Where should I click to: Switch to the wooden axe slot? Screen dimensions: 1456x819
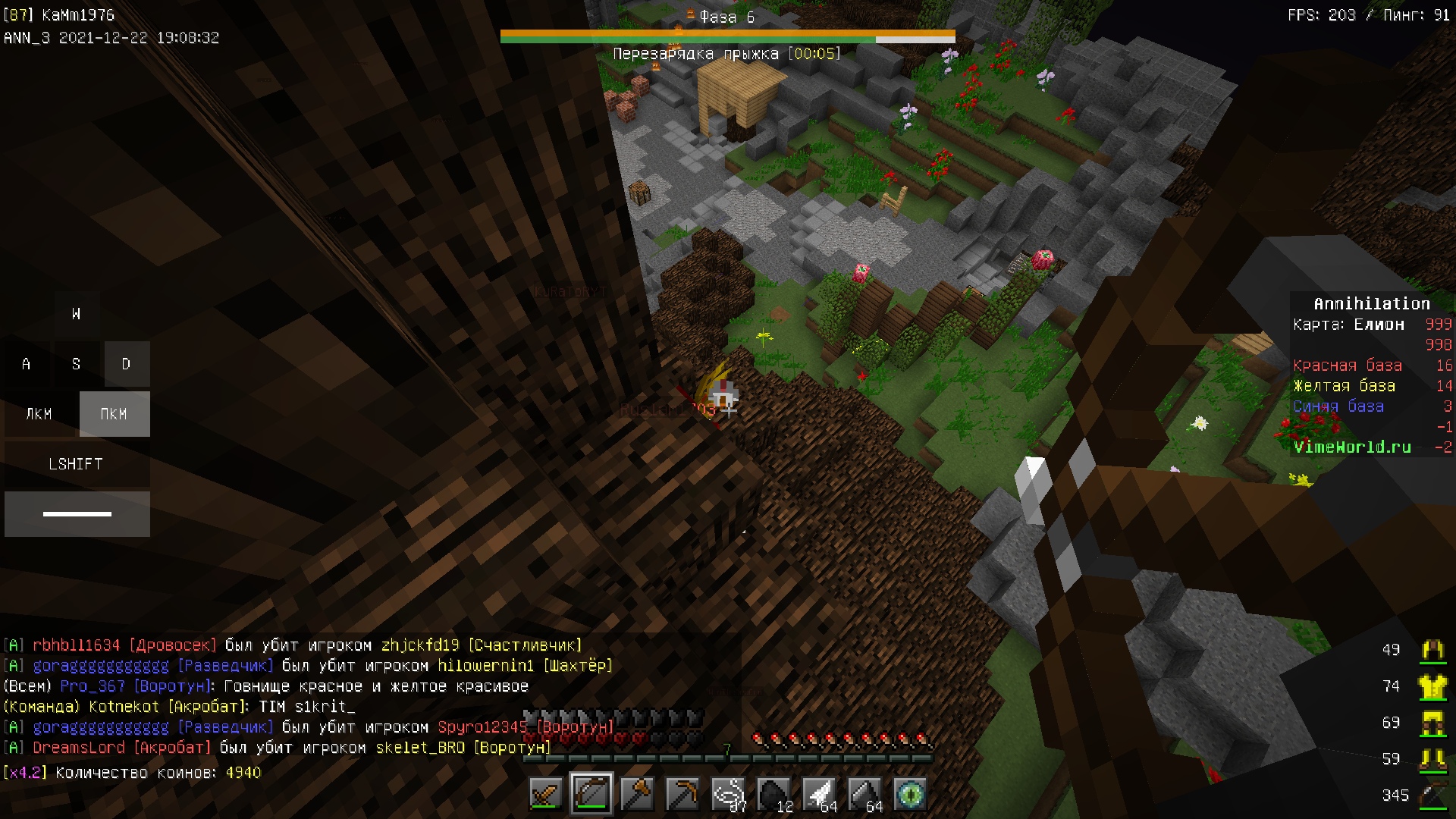pos(637,794)
